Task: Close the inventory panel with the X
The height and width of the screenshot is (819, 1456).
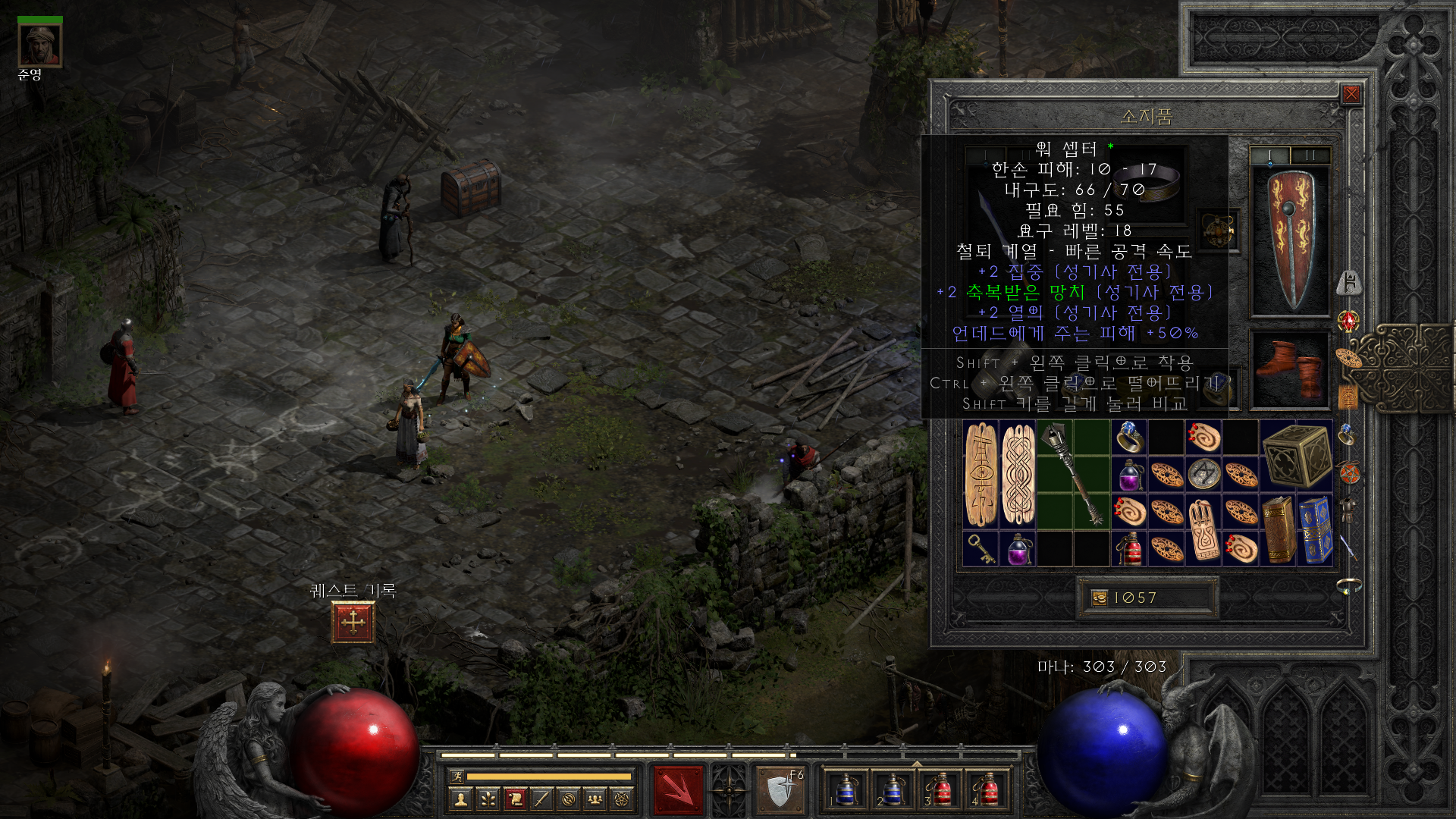Action: [x=1351, y=94]
